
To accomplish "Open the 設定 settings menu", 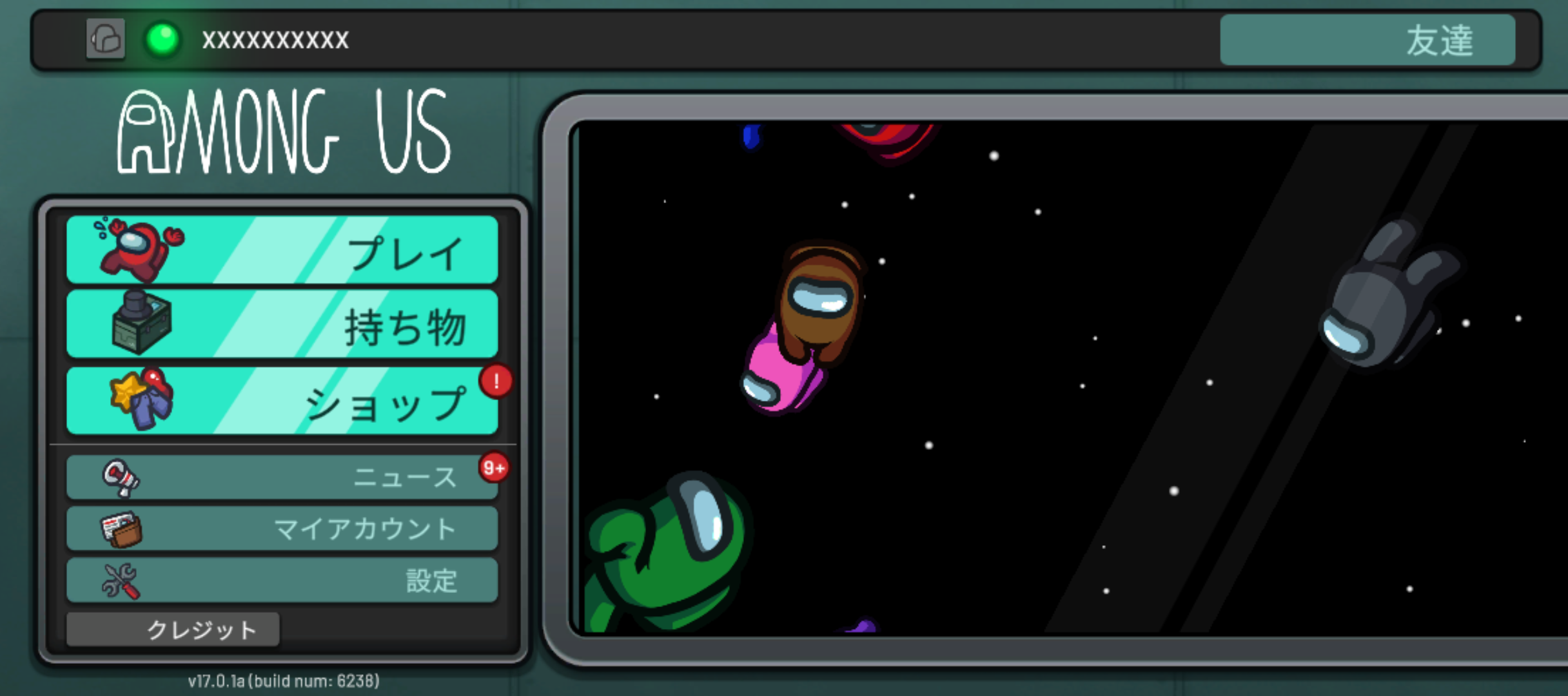I will [282, 580].
